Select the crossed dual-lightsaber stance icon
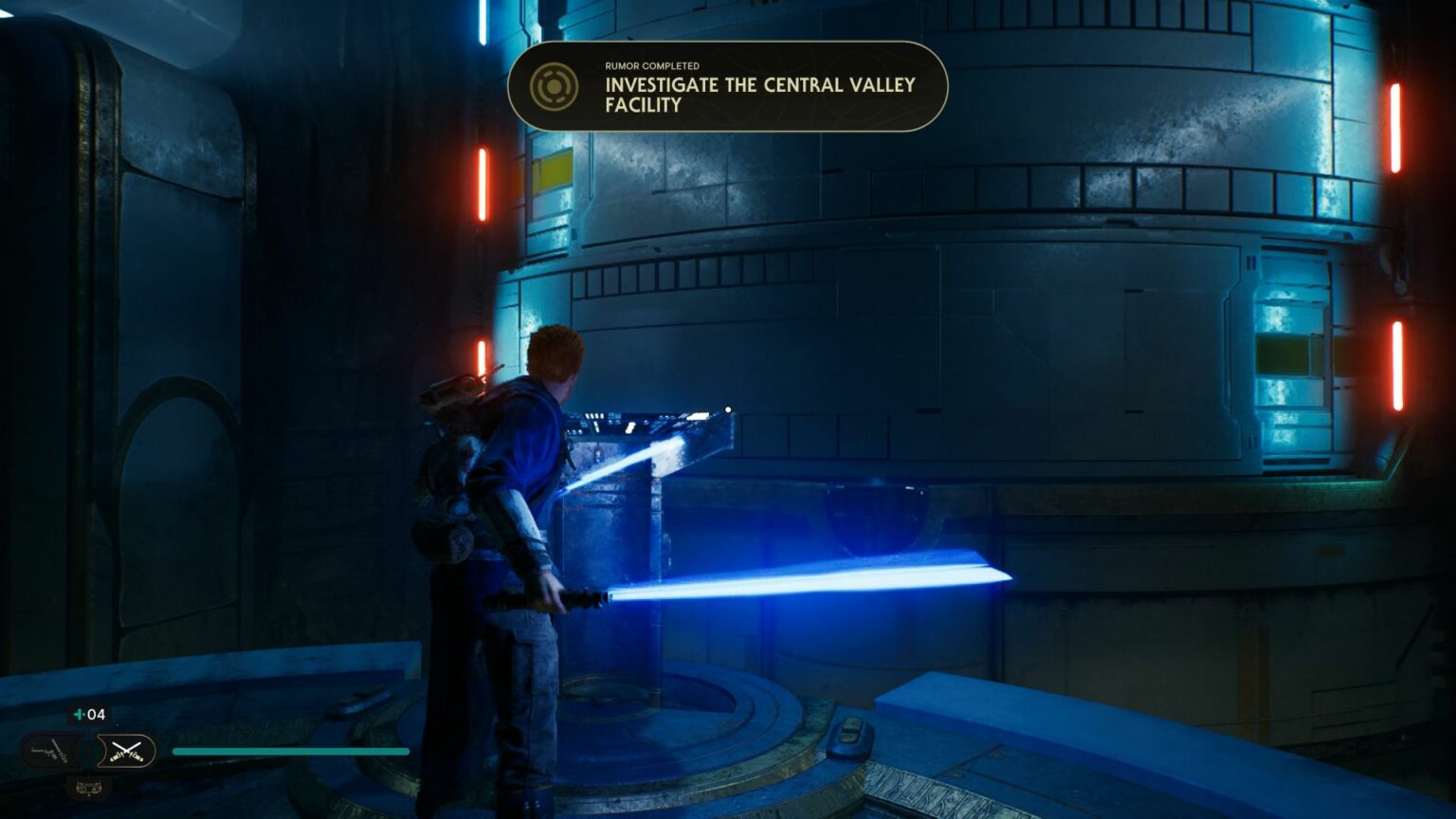The height and width of the screenshot is (819, 1456). pos(126,751)
